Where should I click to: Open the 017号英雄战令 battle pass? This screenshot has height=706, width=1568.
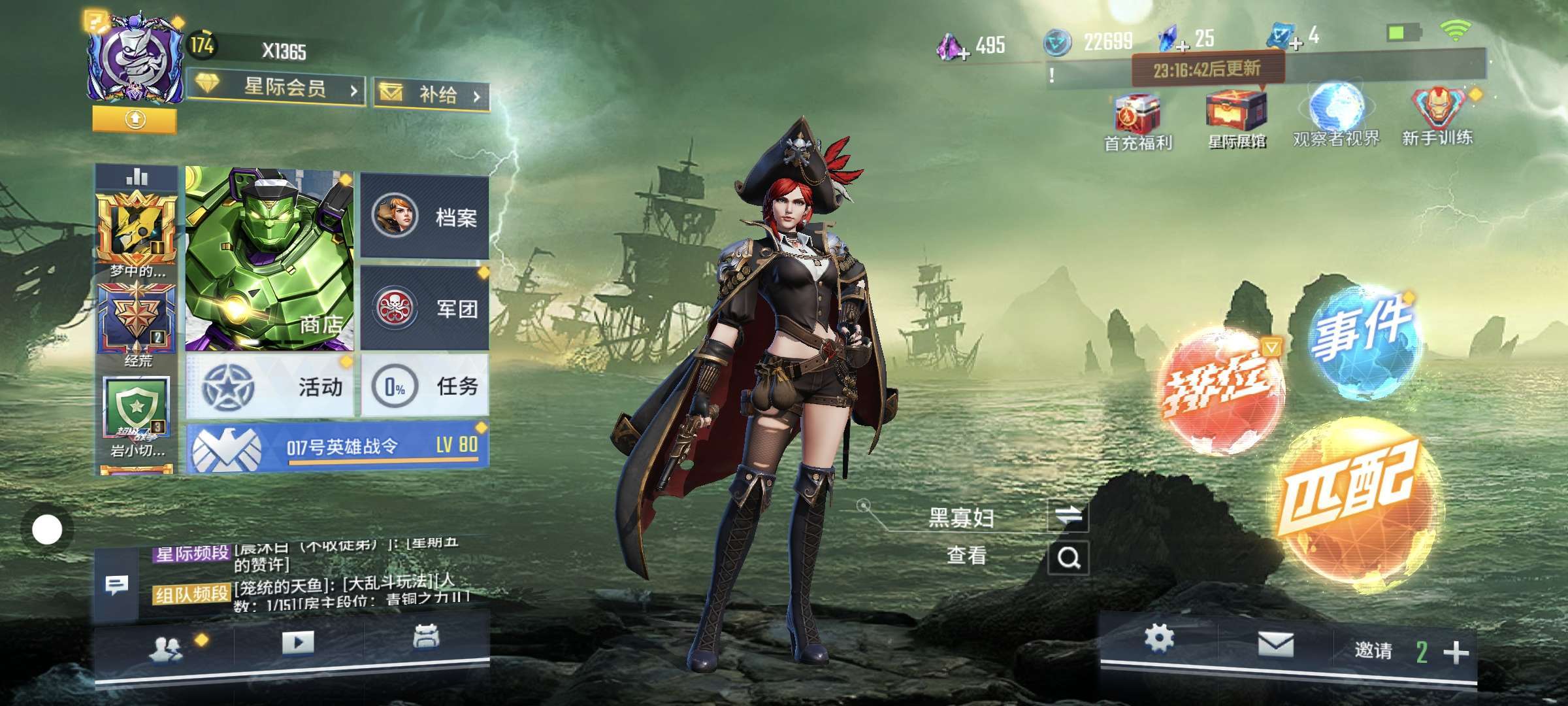pos(337,448)
